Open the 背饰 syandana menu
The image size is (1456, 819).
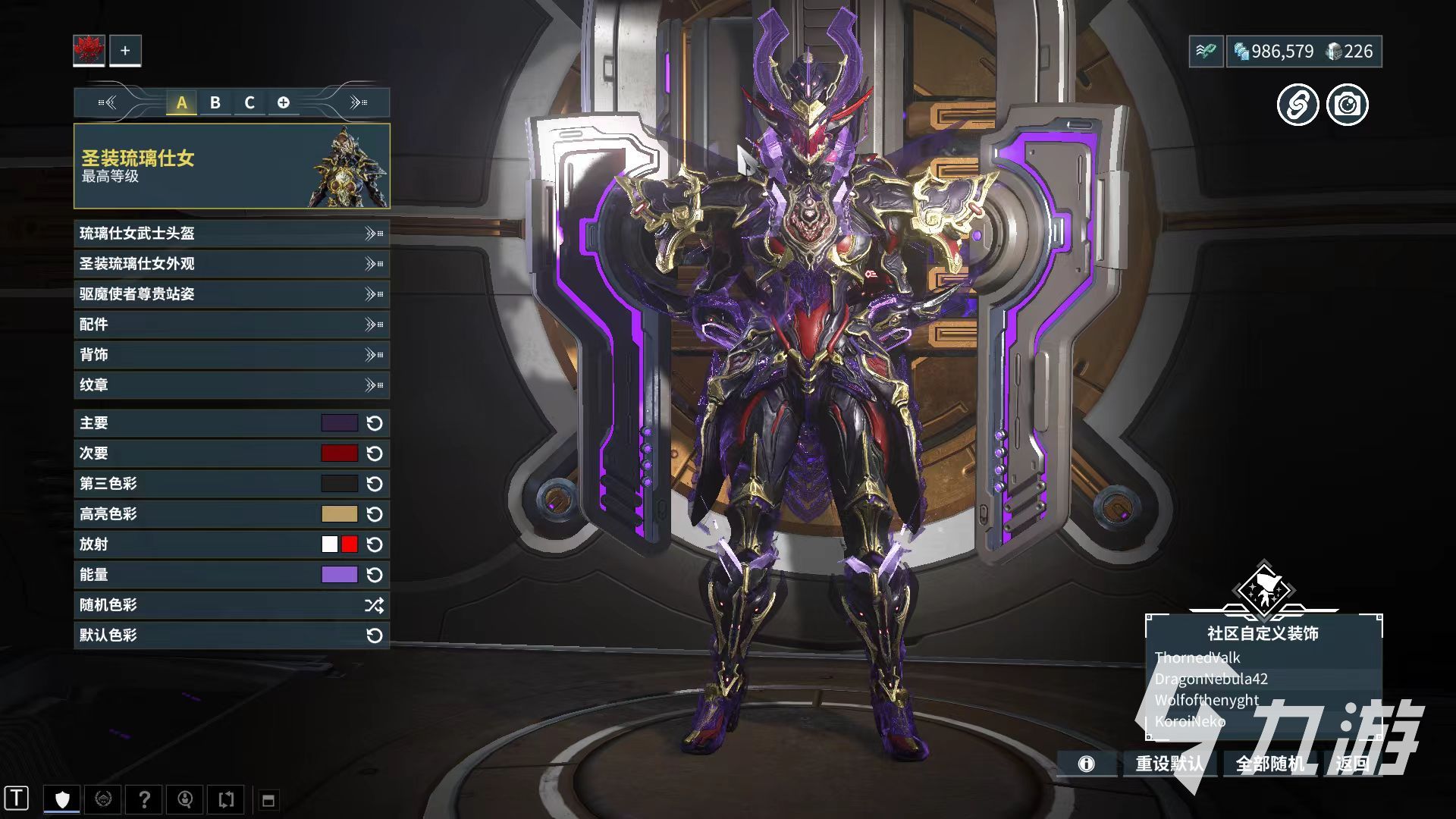click(231, 355)
